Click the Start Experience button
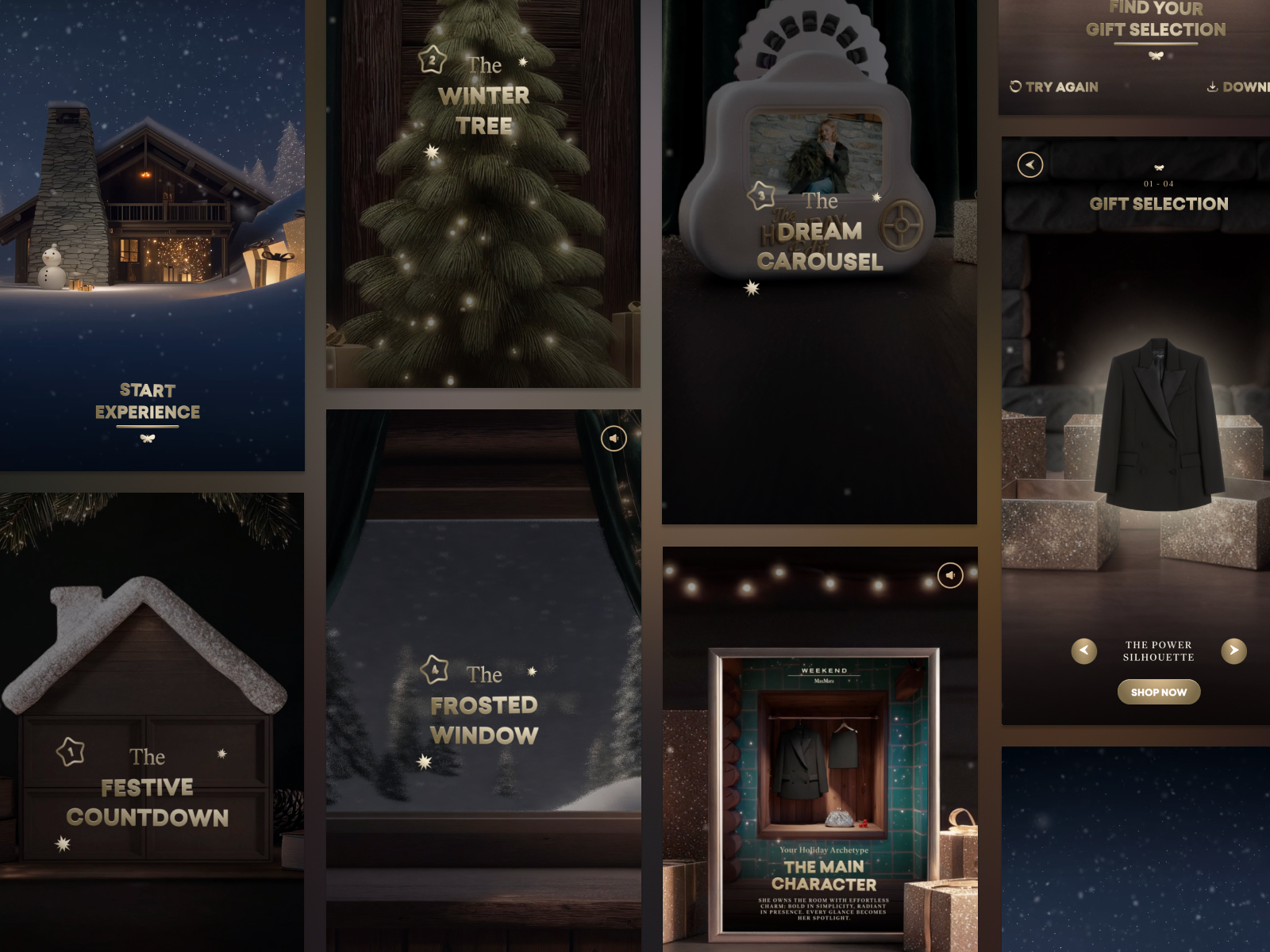This screenshot has height=952, width=1270. click(x=148, y=401)
